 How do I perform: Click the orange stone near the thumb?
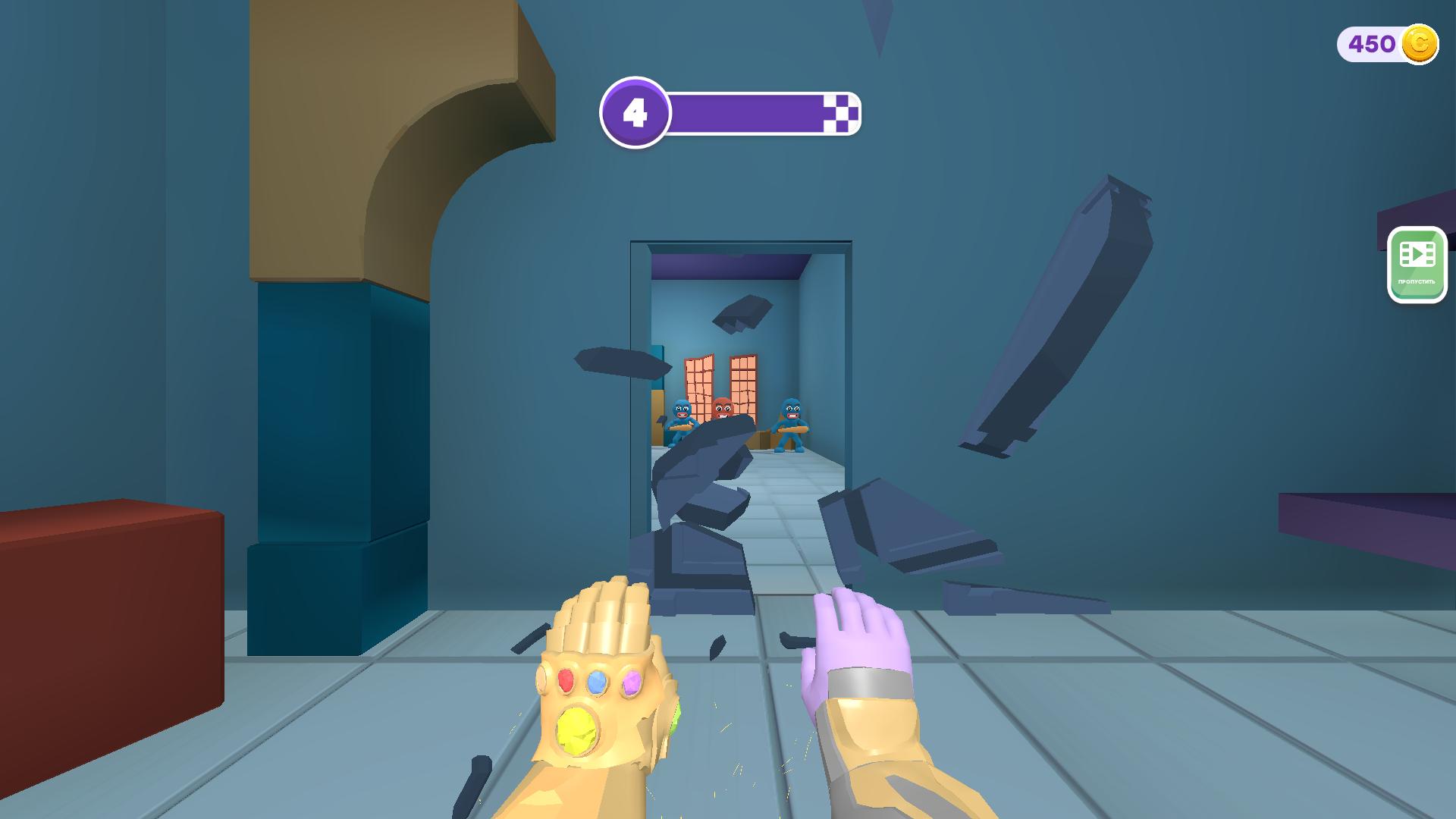[541, 680]
